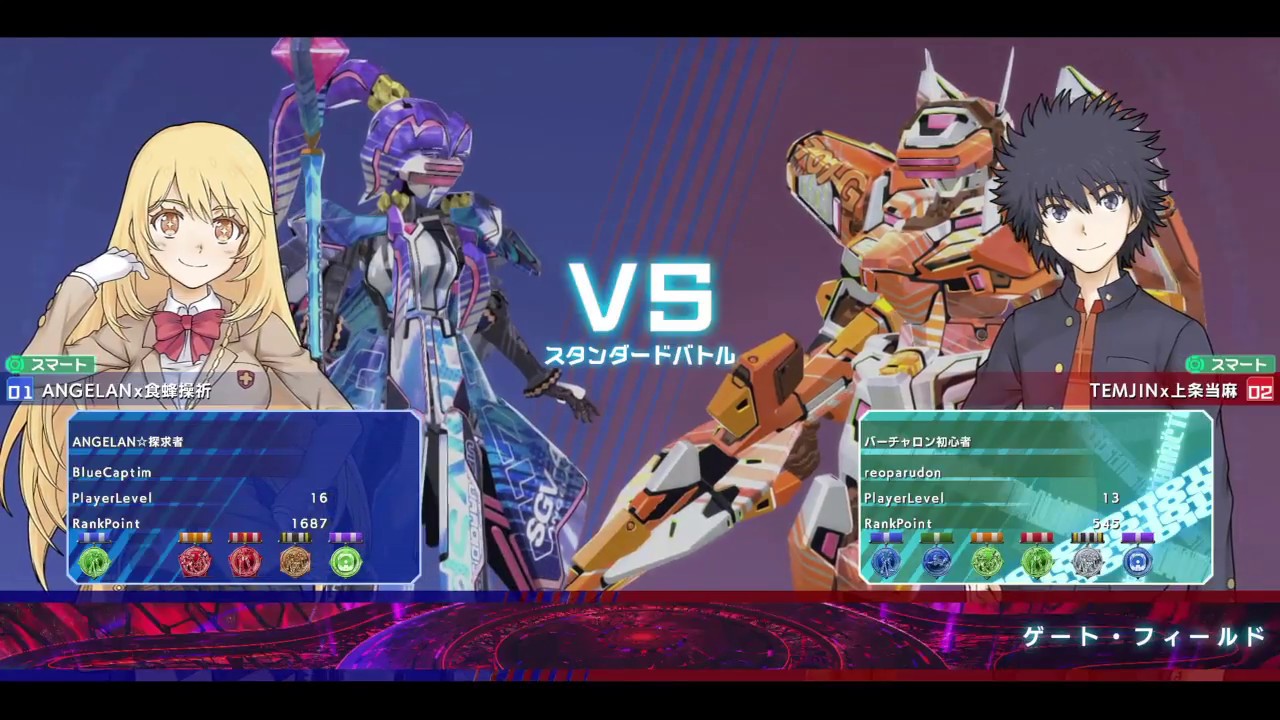Screen dimensions: 1280x720
Task: Click the purple-ribbon green medal on the left panel
Action: (x=345, y=560)
